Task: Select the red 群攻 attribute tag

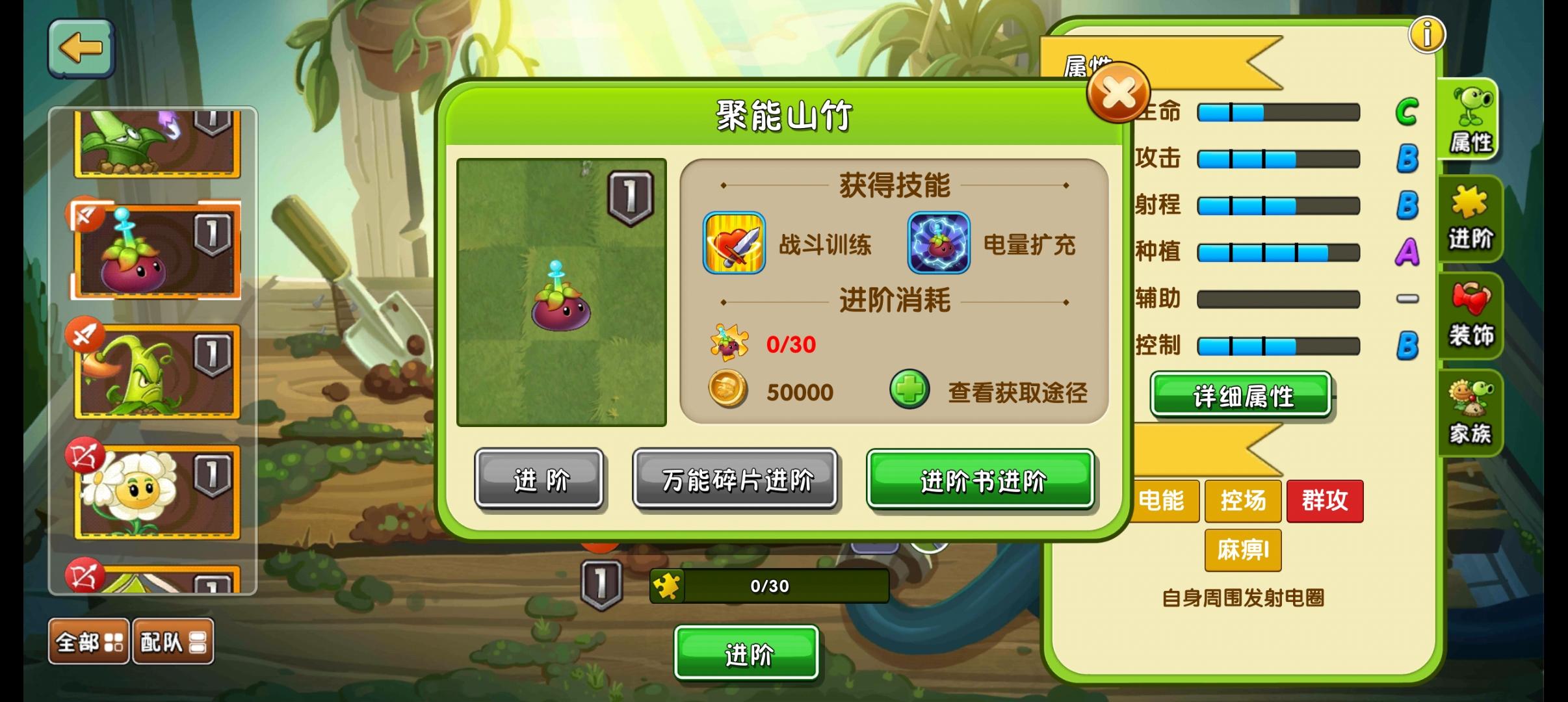Action: 1325,501
